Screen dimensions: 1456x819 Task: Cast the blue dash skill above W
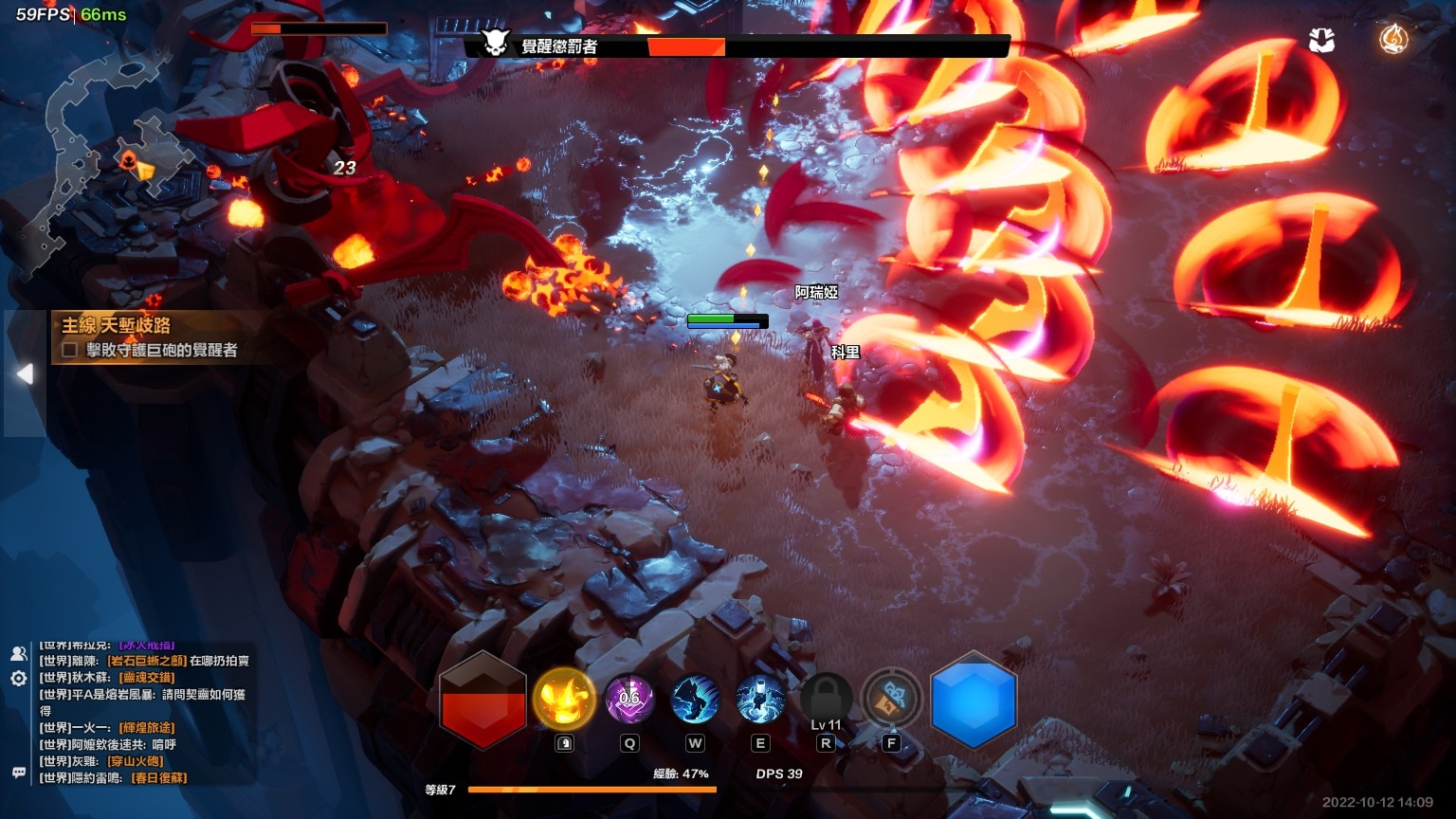click(x=695, y=700)
